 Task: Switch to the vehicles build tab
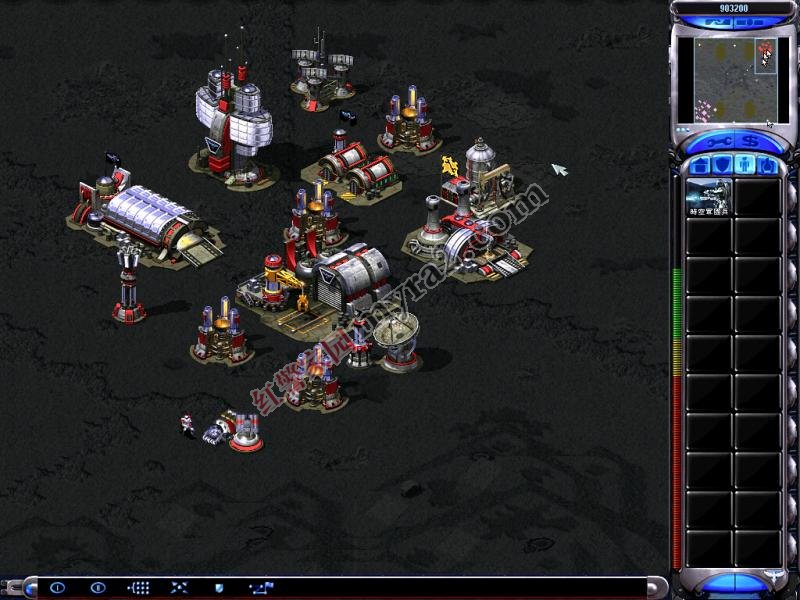(x=765, y=164)
